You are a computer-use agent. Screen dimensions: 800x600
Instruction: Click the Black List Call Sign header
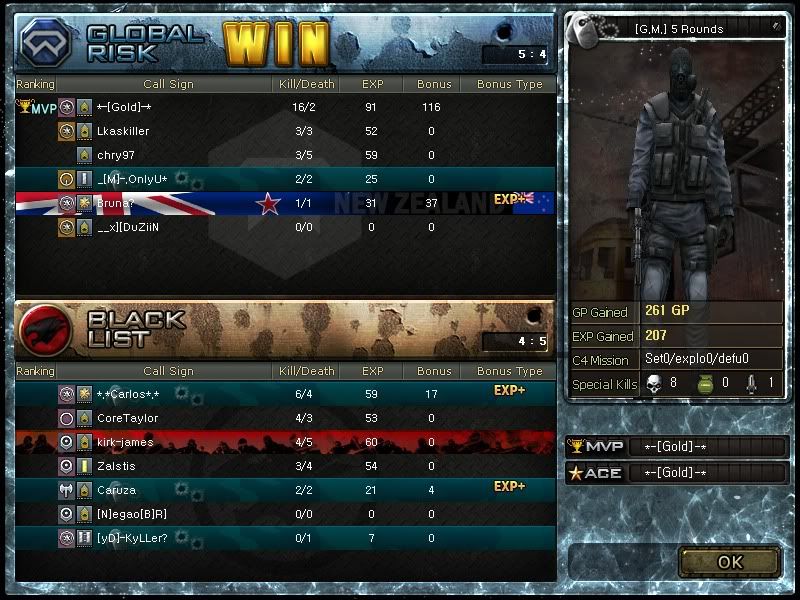tap(168, 371)
